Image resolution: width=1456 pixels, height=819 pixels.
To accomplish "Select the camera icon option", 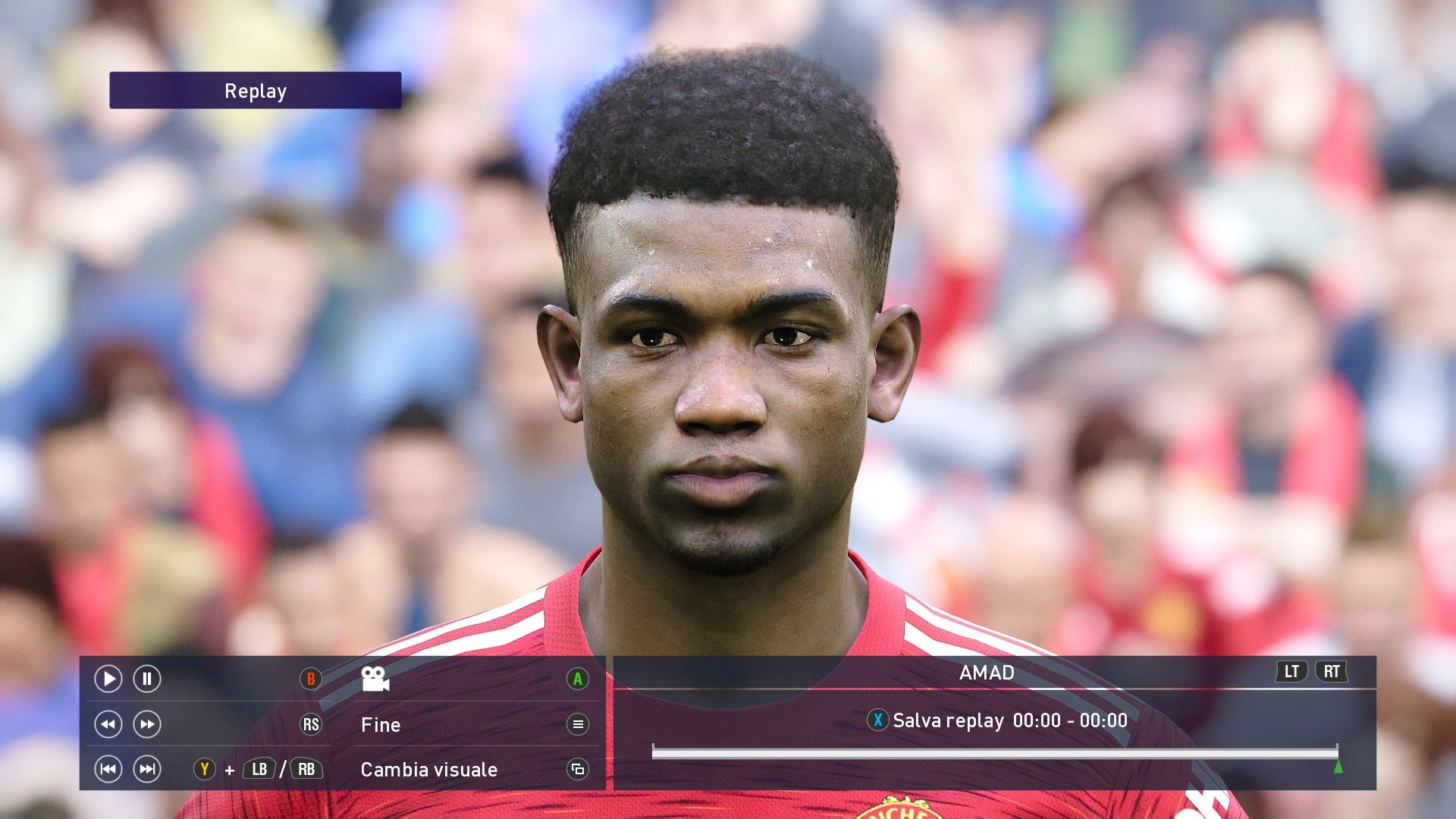I will [x=375, y=679].
